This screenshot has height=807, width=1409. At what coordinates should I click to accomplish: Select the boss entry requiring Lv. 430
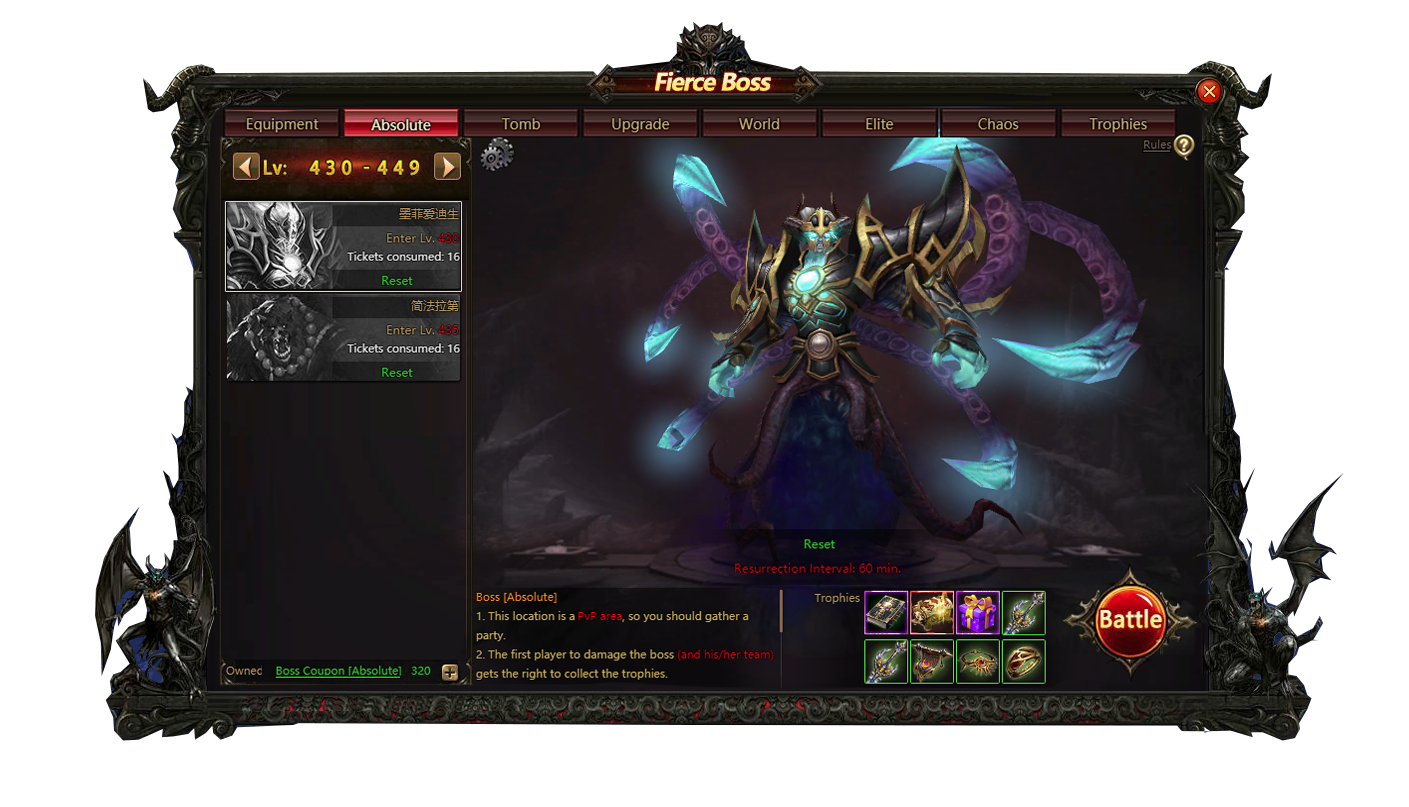pos(343,246)
